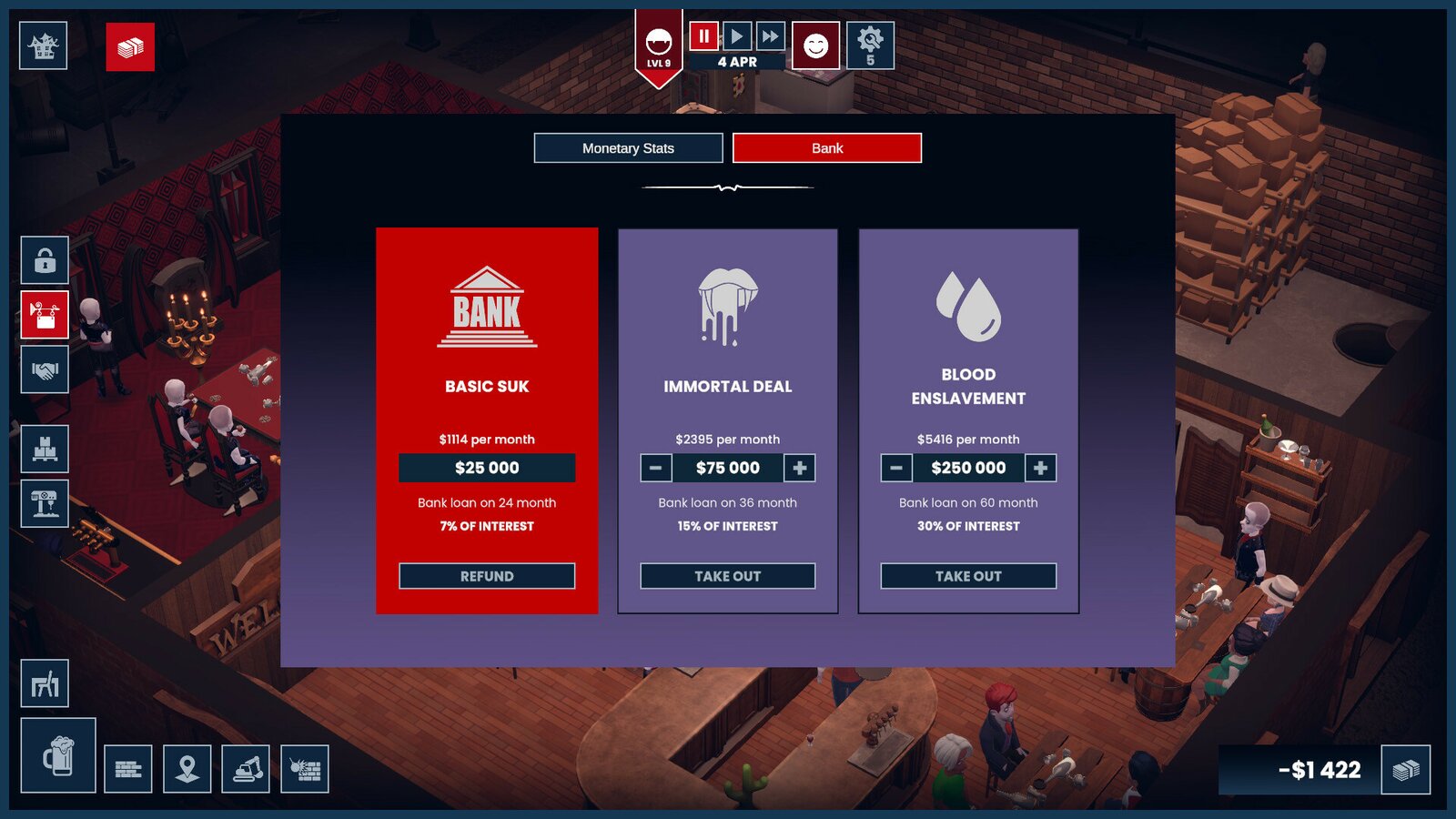The height and width of the screenshot is (819, 1456).
Task: Open the smiley mood panel at top
Action: [x=817, y=45]
